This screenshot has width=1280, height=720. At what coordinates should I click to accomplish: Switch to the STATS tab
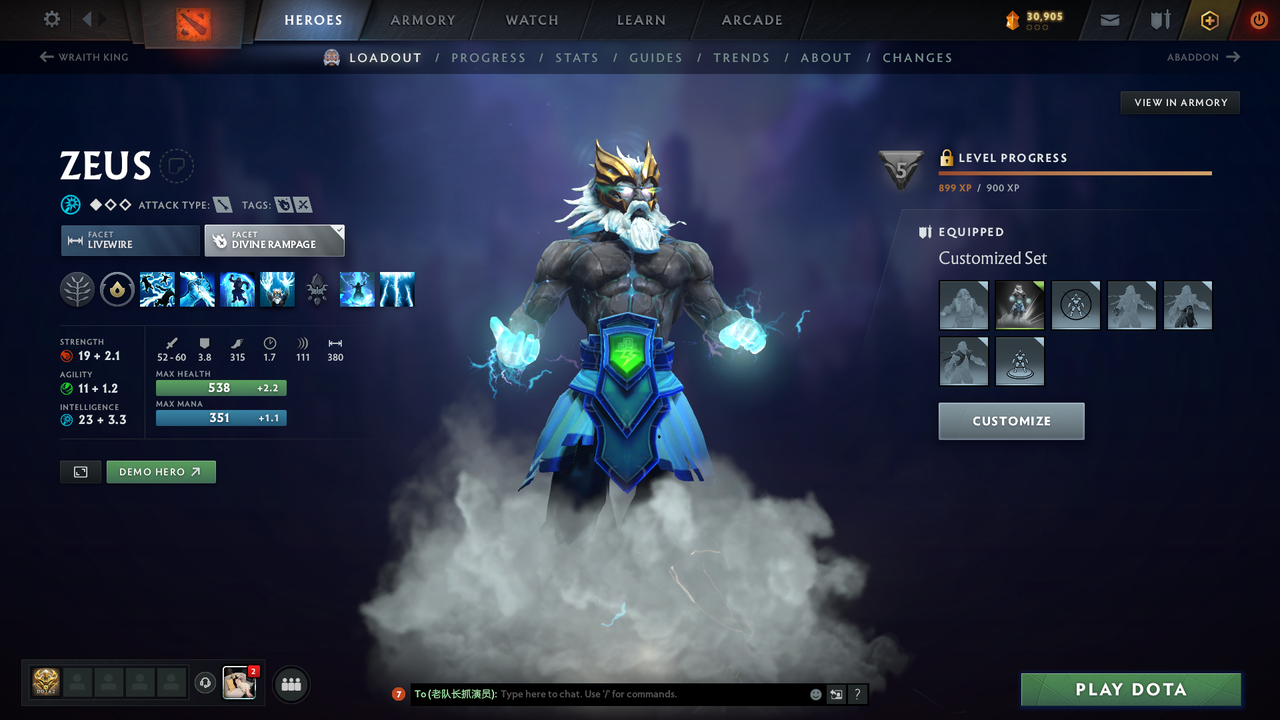click(577, 57)
